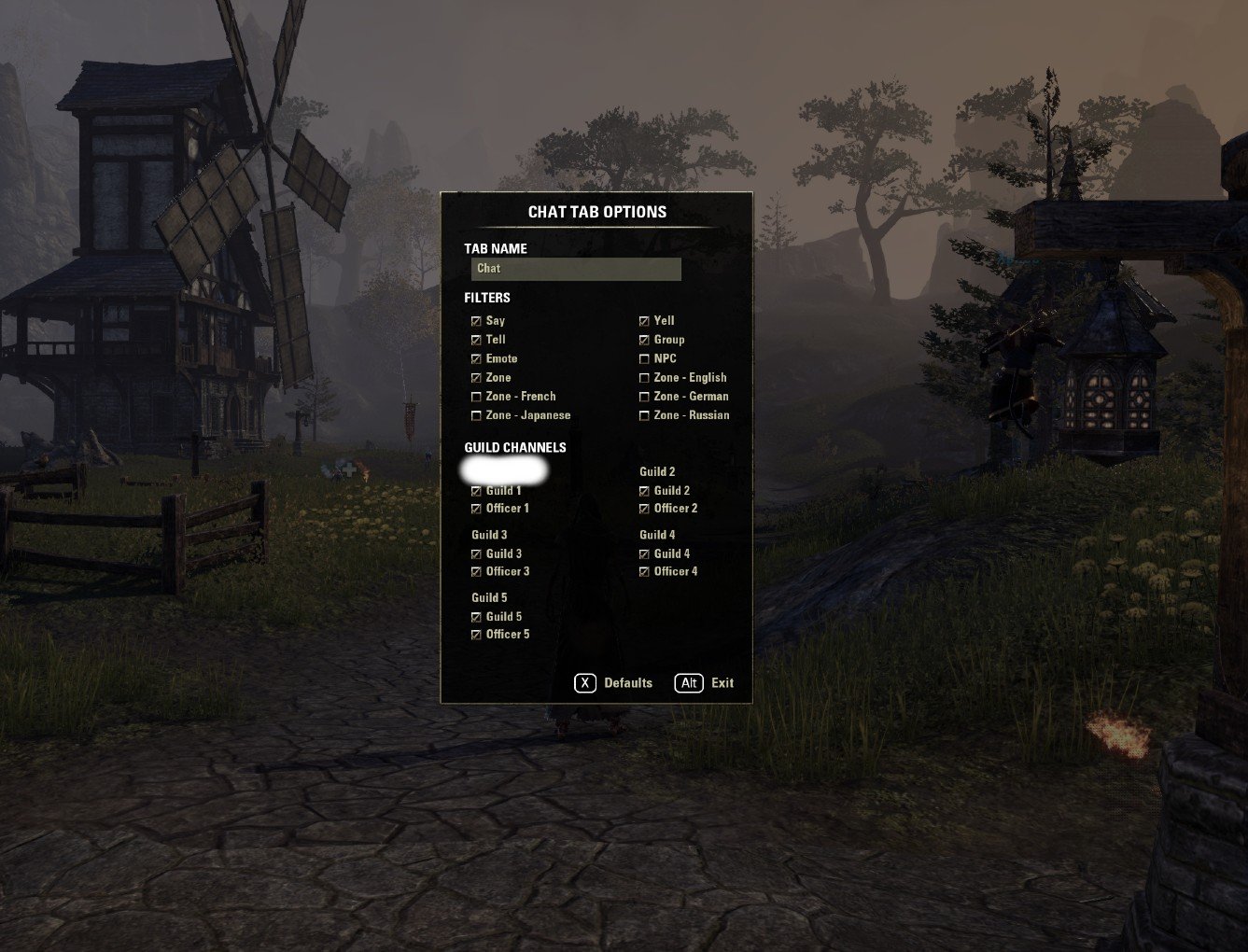Toggle the Officer 3 channel checkbox

(476, 572)
